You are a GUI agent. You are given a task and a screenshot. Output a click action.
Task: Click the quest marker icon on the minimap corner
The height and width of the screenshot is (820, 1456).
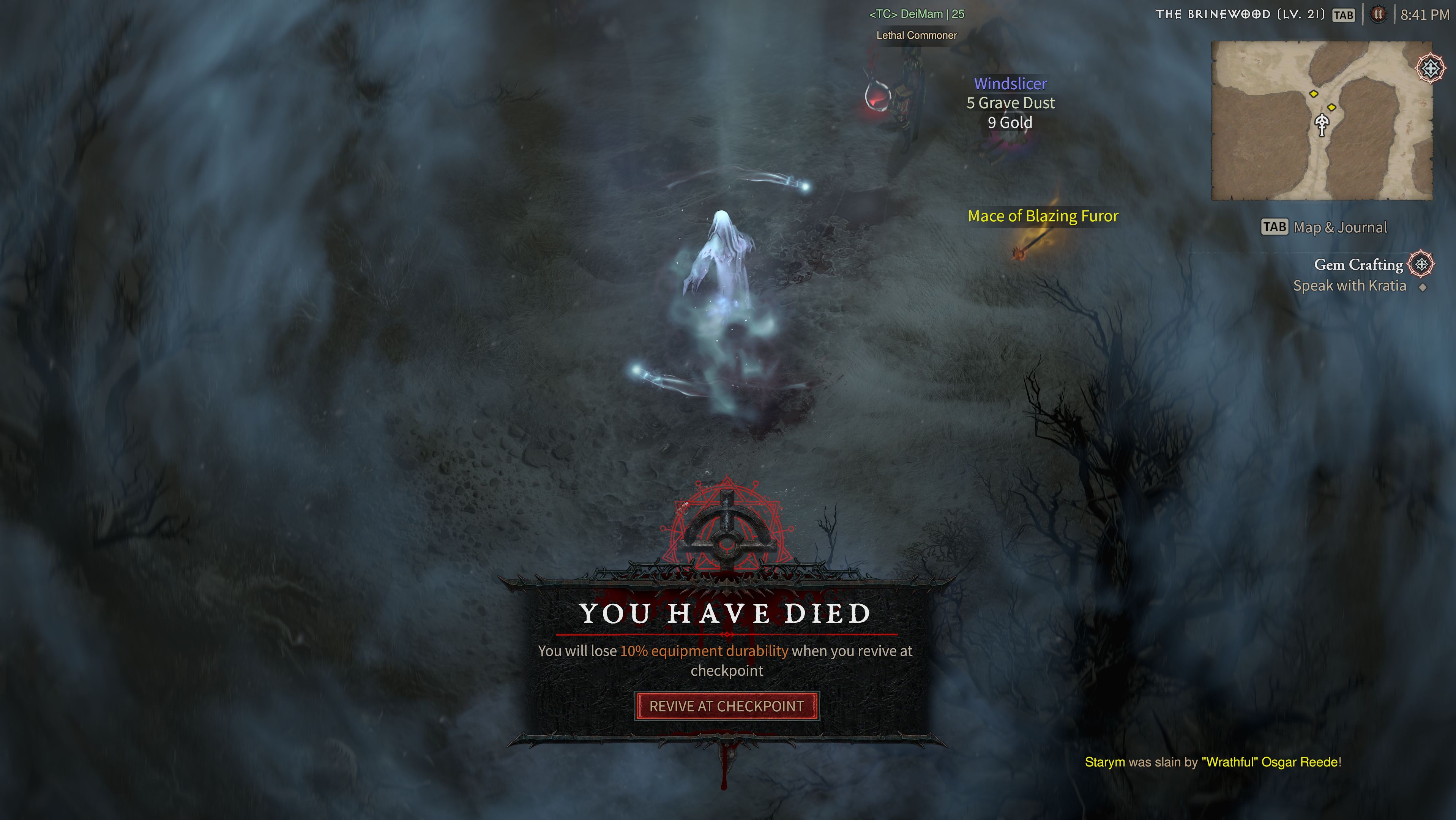1431,68
